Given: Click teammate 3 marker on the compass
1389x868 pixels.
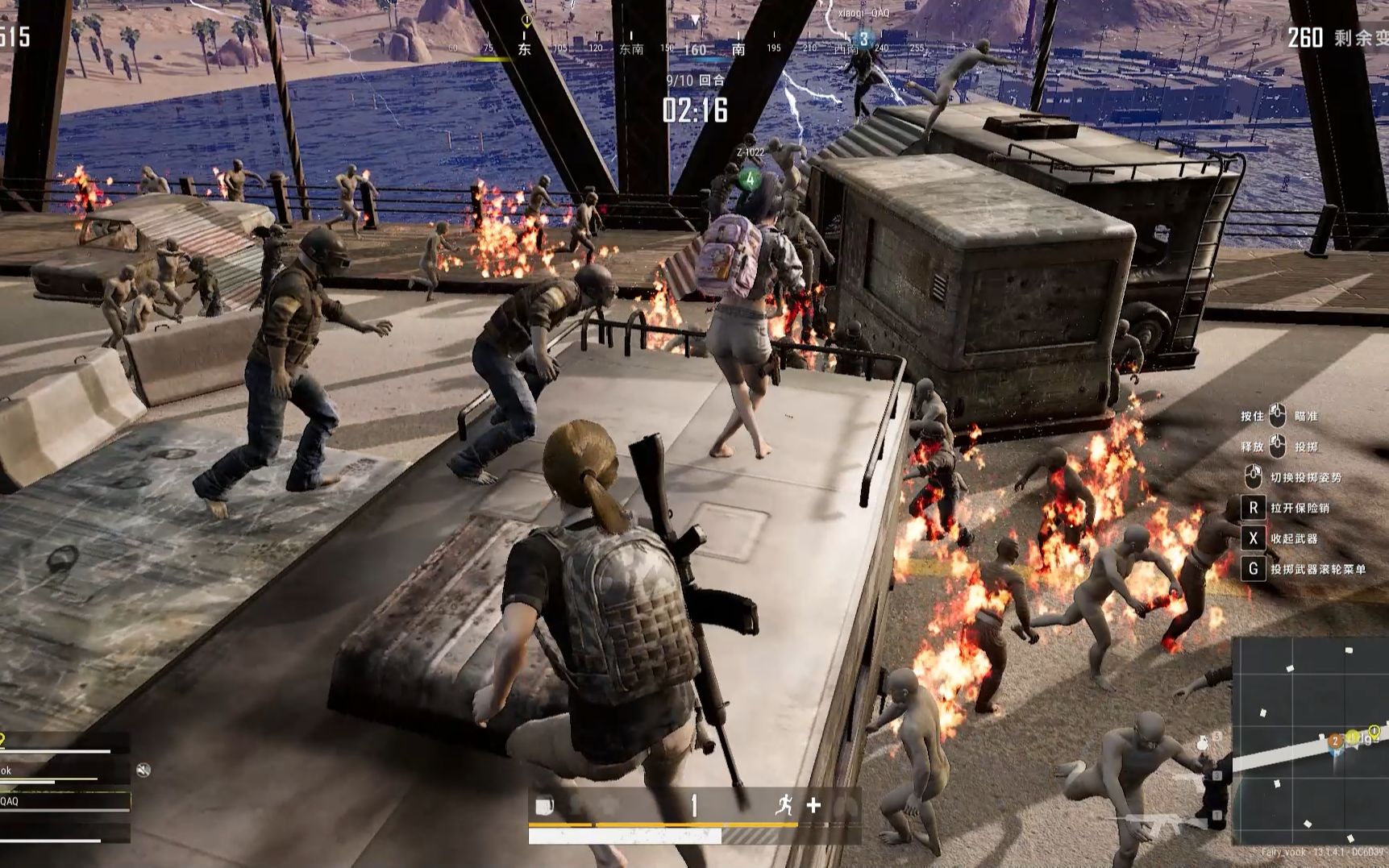Looking at the screenshot, I should coord(863,39).
